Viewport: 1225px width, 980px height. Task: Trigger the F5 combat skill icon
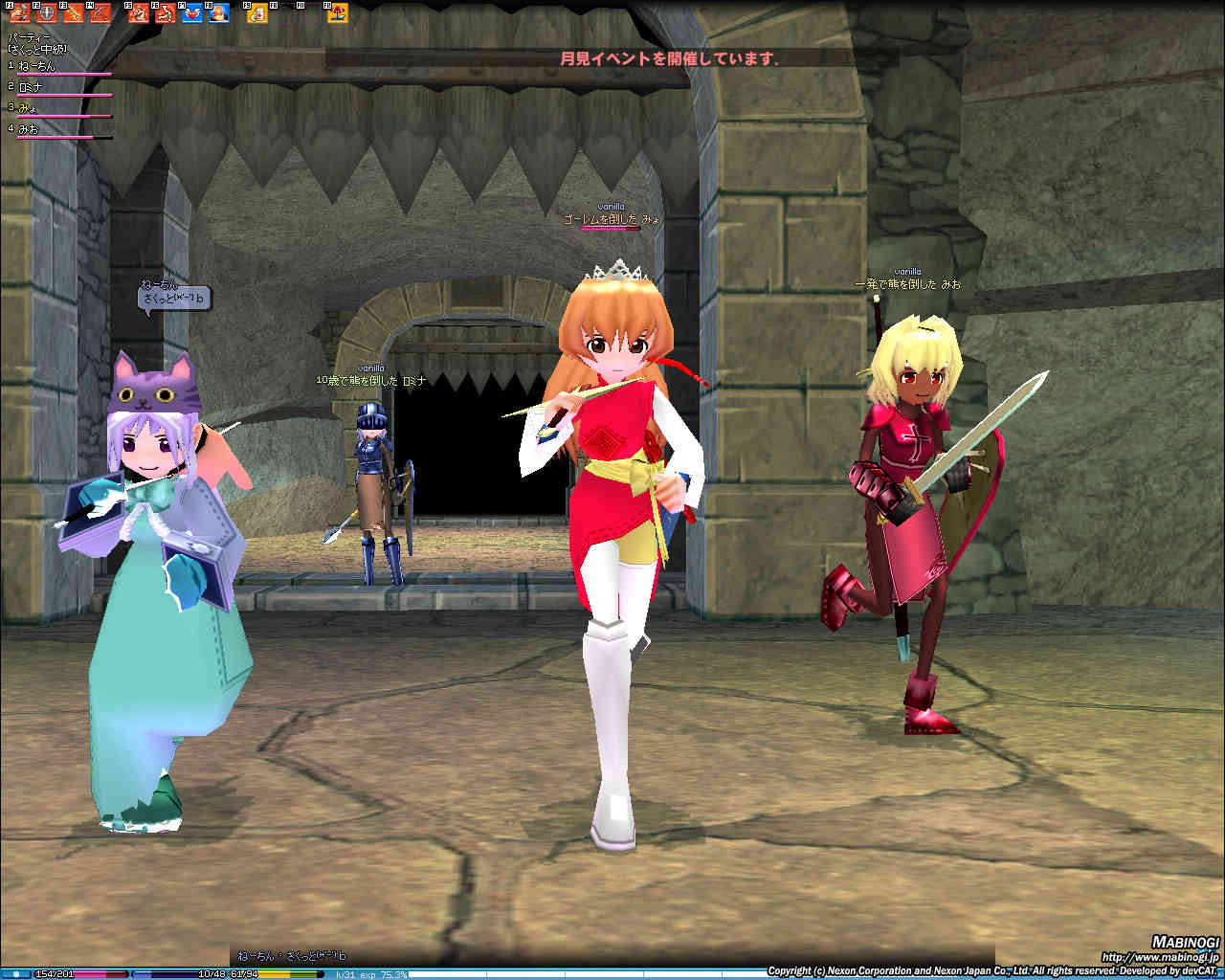(139, 13)
